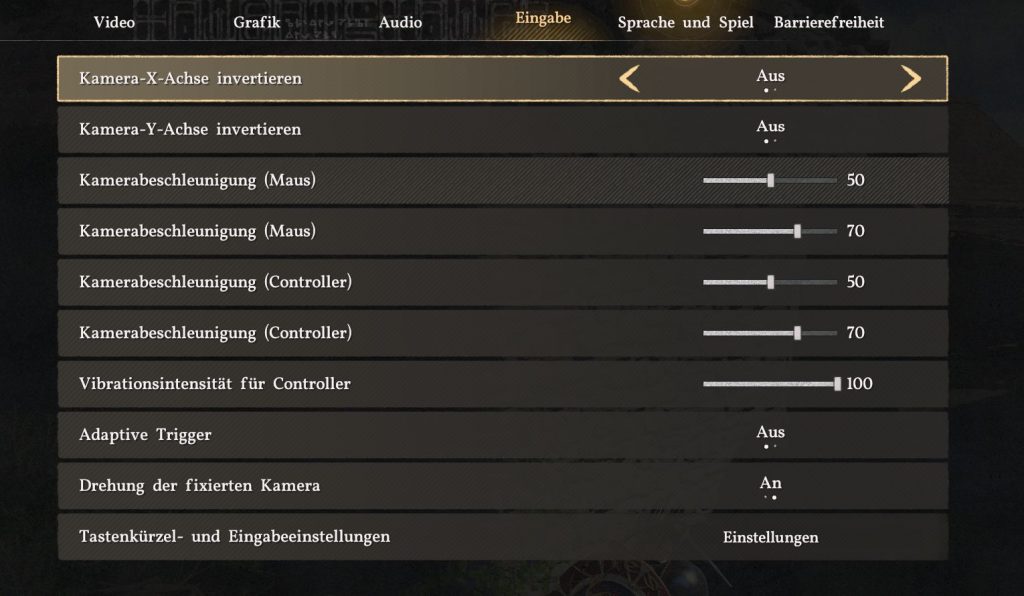The width and height of the screenshot is (1024, 596).
Task: Toggle the Adaptive Trigger option
Action: coord(770,435)
